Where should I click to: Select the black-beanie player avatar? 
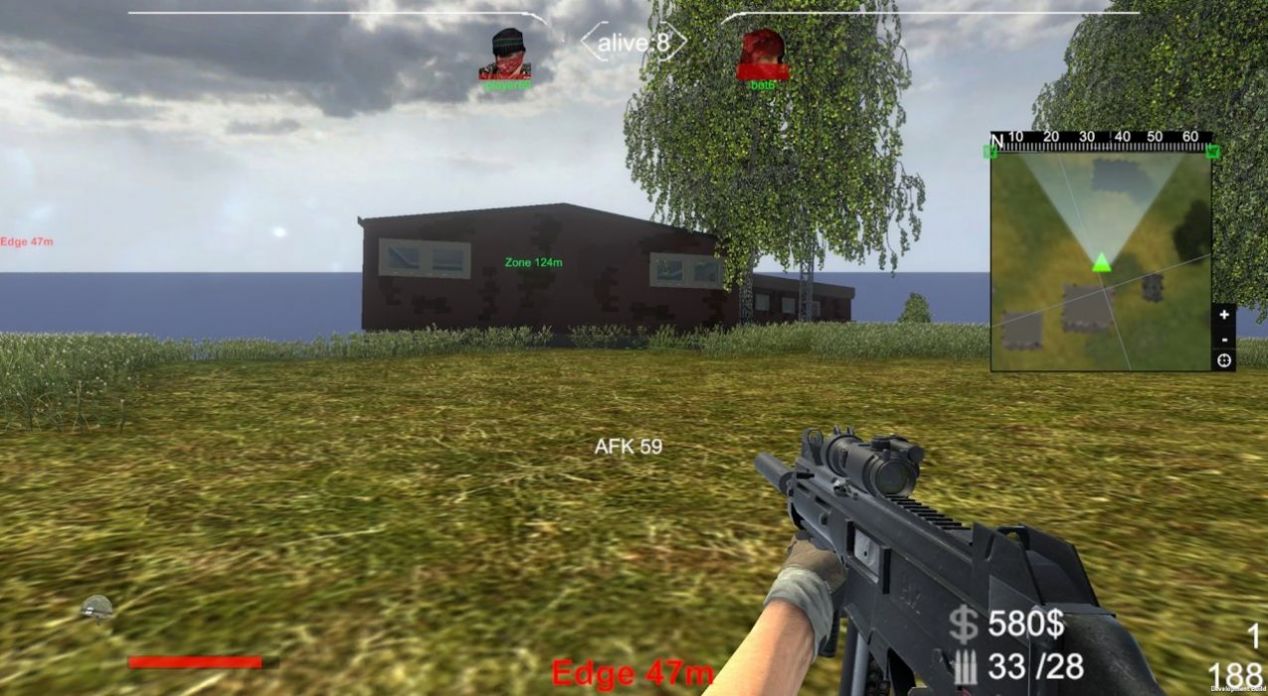tap(507, 54)
